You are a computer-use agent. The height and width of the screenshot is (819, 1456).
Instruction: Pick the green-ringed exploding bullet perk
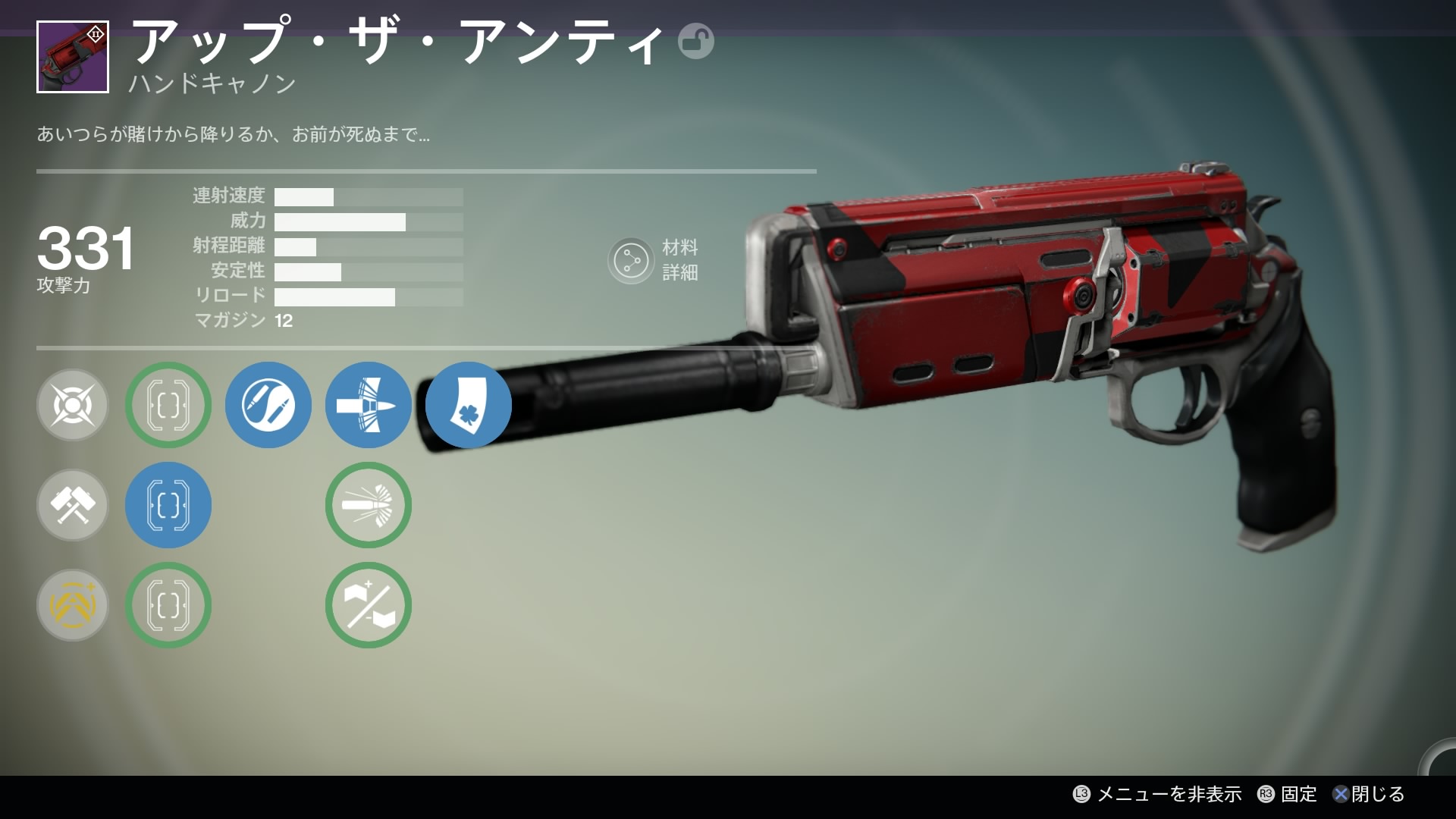[x=369, y=505]
